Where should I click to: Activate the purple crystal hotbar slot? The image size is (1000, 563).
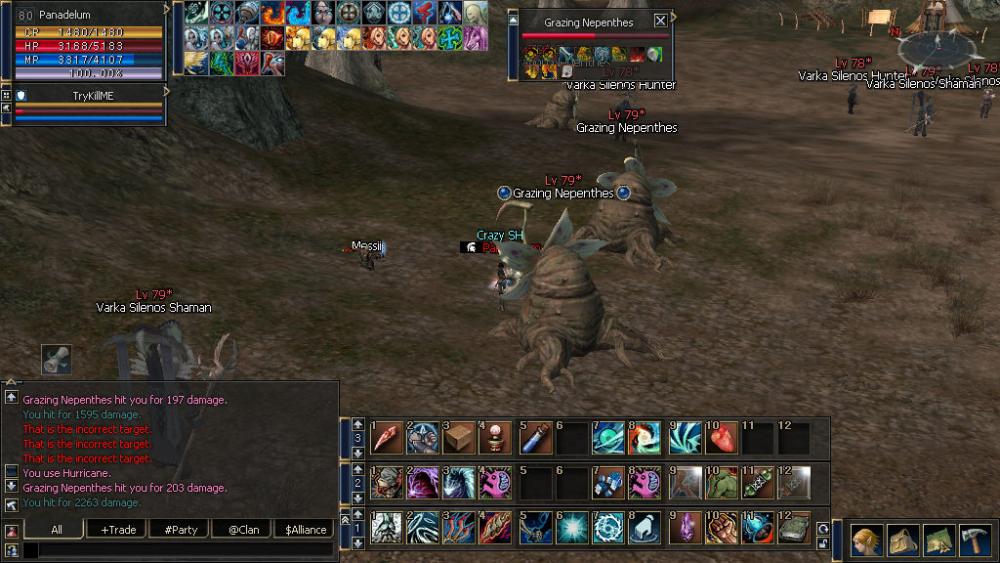tap(684, 527)
